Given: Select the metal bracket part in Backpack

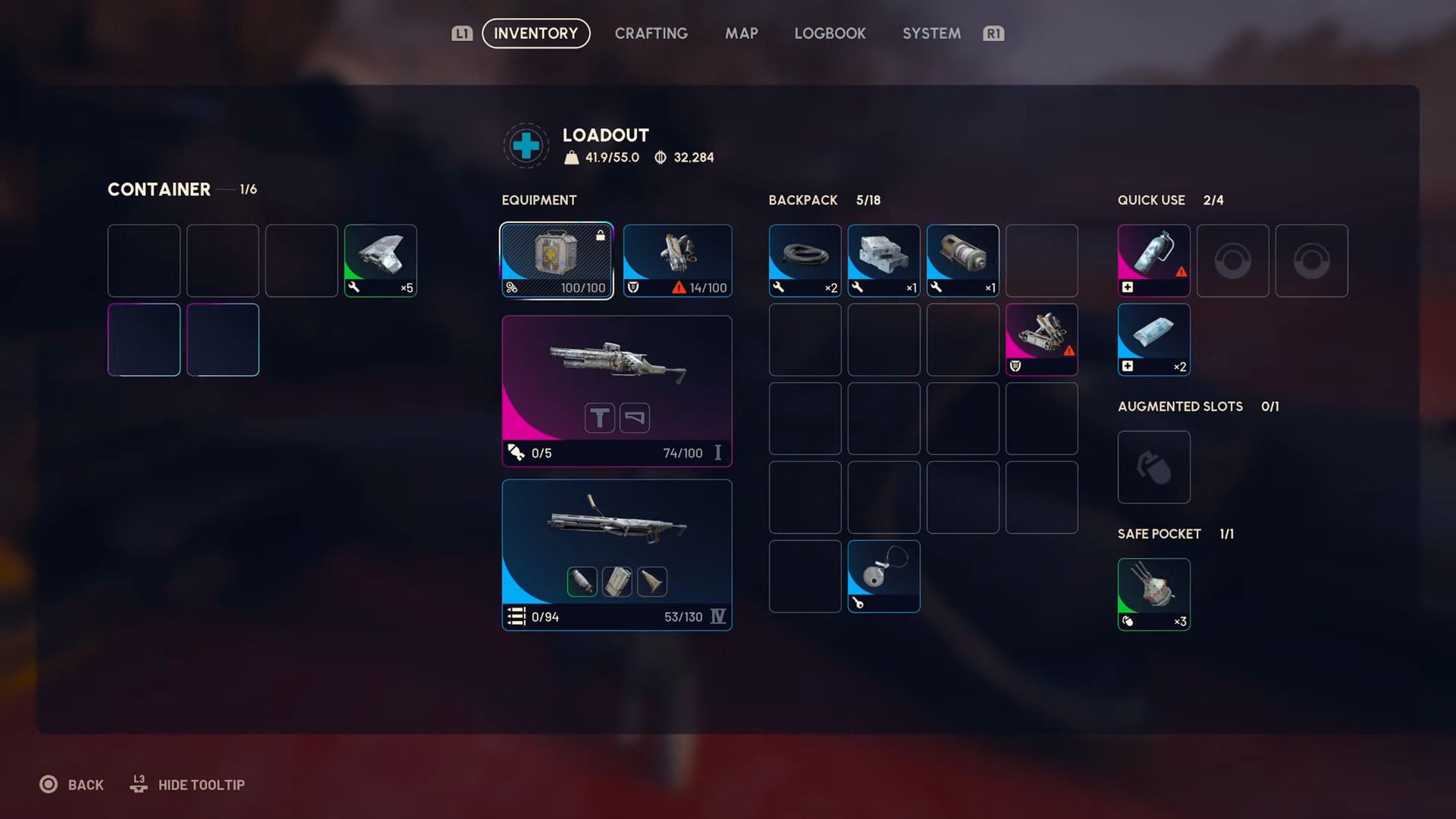Looking at the screenshot, I should (883, 260).
